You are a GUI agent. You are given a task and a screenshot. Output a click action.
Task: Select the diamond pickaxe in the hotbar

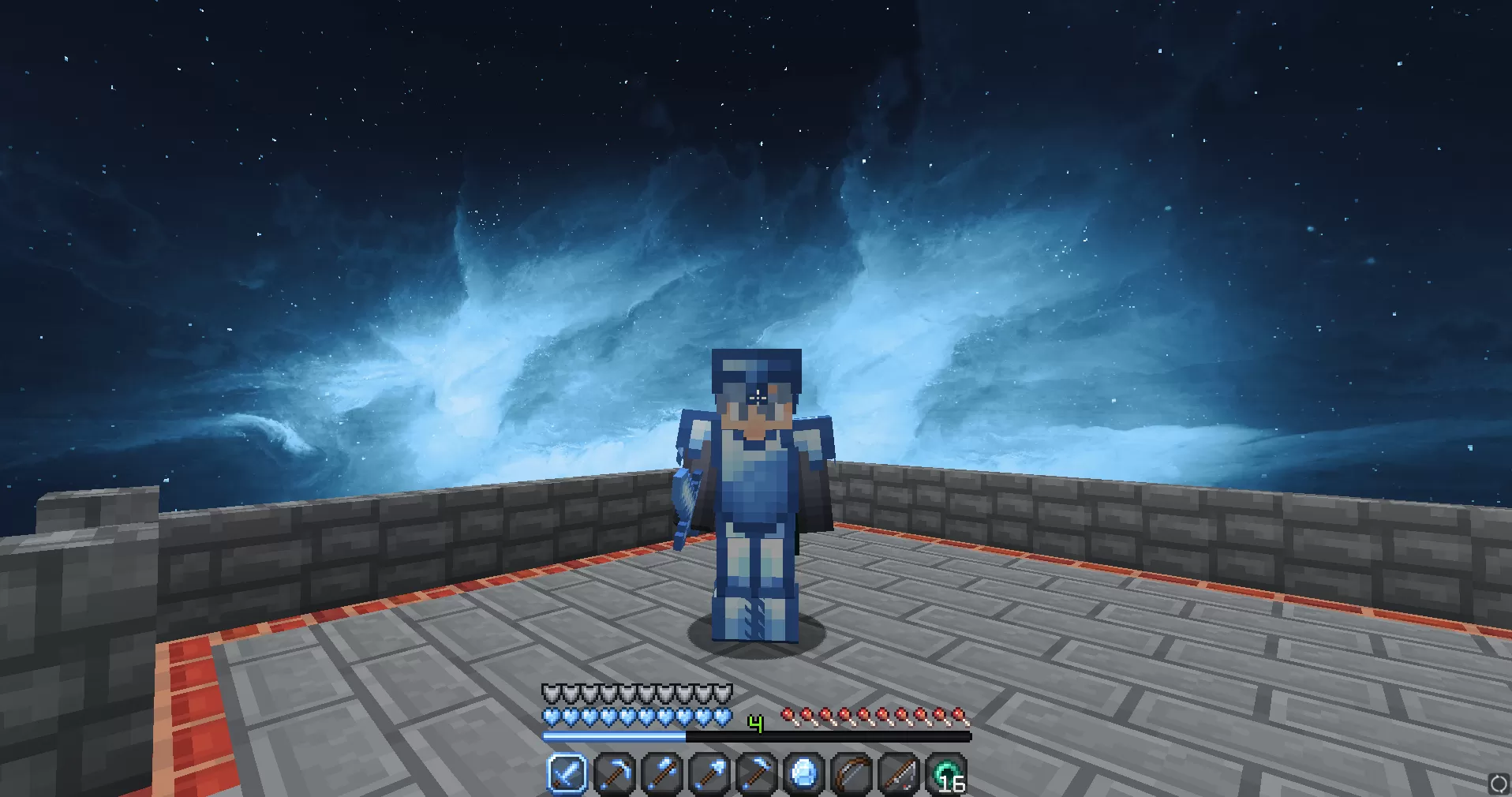[614, 775]
